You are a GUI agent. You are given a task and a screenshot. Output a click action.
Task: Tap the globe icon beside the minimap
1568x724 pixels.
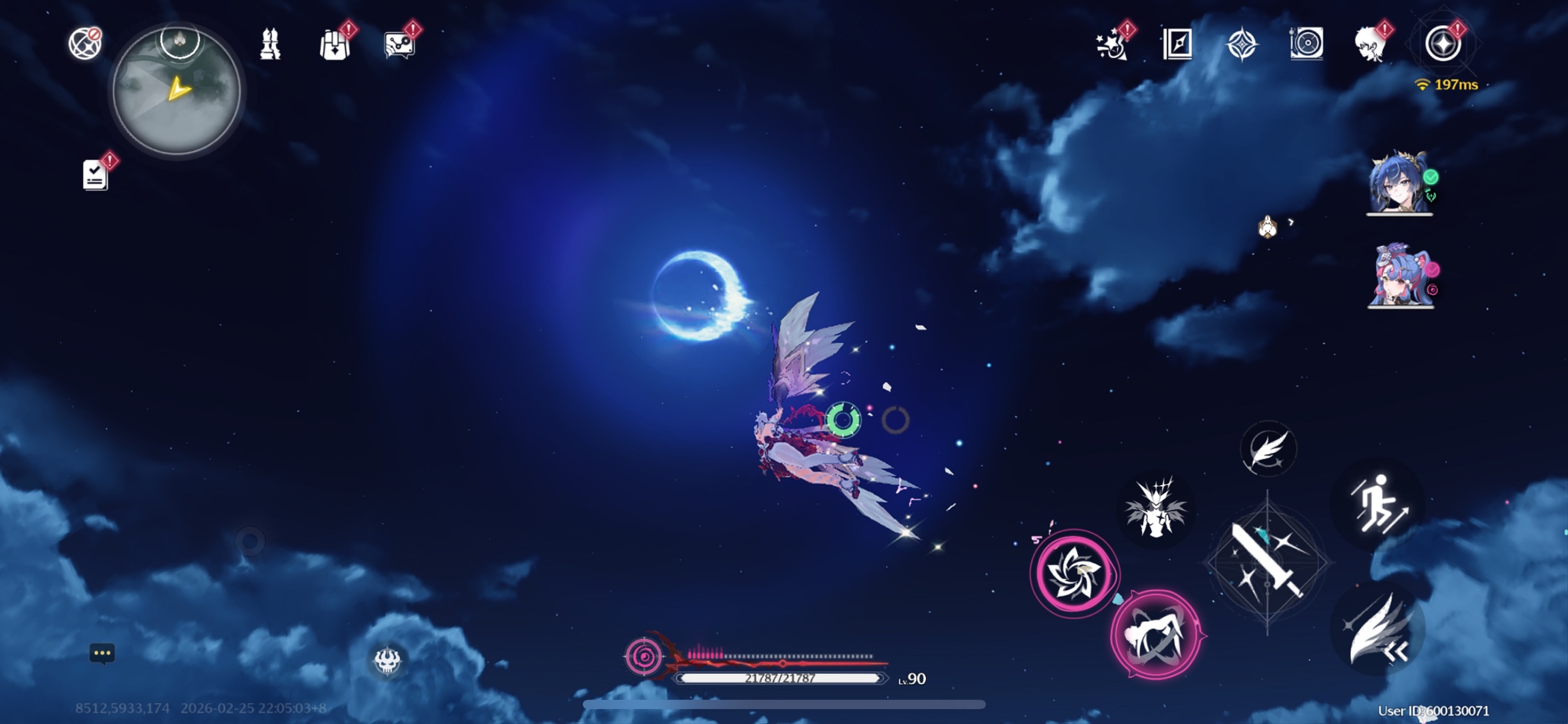point(85,44)
